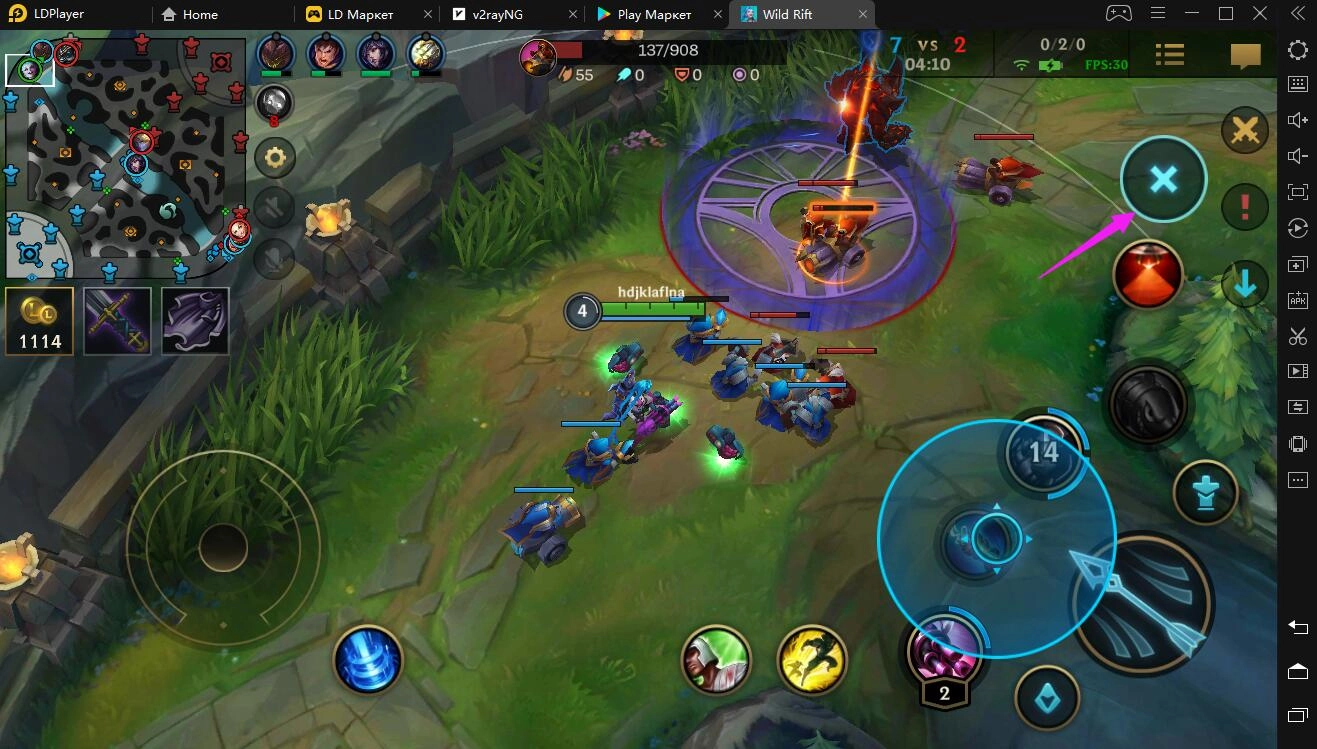The height and width of the screenshot is (749, 1317).
Task: Open the scoreboard list icon at top right
Action: [x=1169, y=55]
